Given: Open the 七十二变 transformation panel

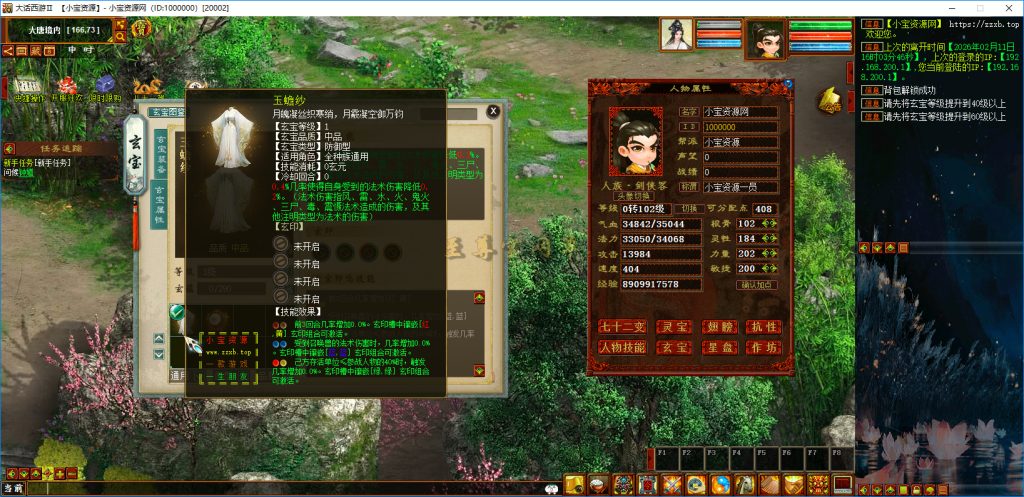Looking at the screenshot, I should click(620, 326).
